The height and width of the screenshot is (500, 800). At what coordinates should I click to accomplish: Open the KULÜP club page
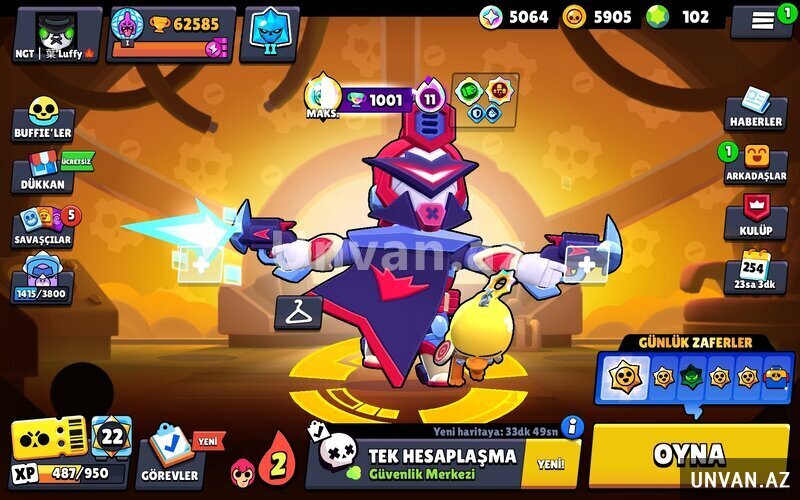(756, 216)
